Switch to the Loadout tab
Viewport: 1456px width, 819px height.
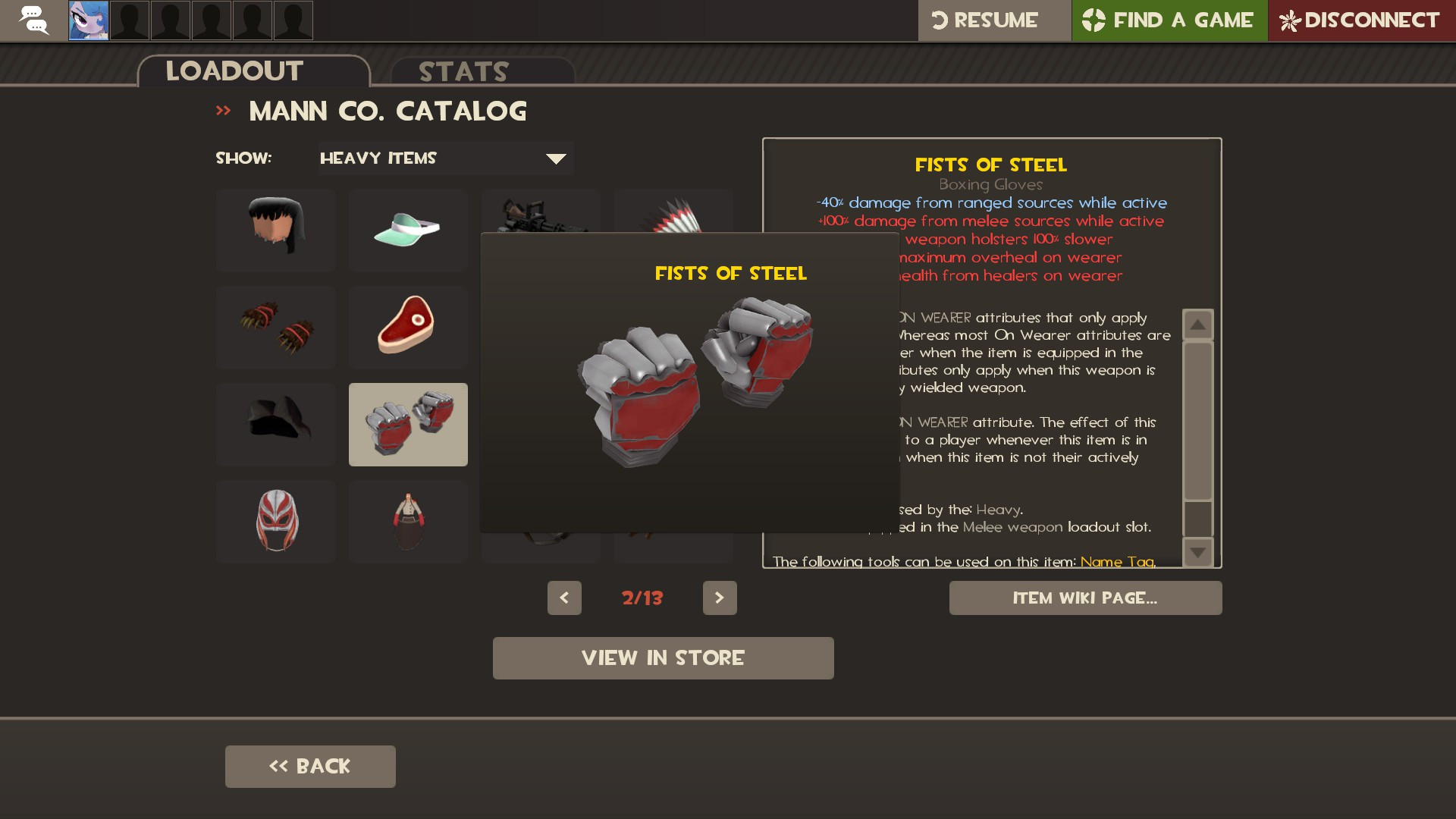pos(234,71)
